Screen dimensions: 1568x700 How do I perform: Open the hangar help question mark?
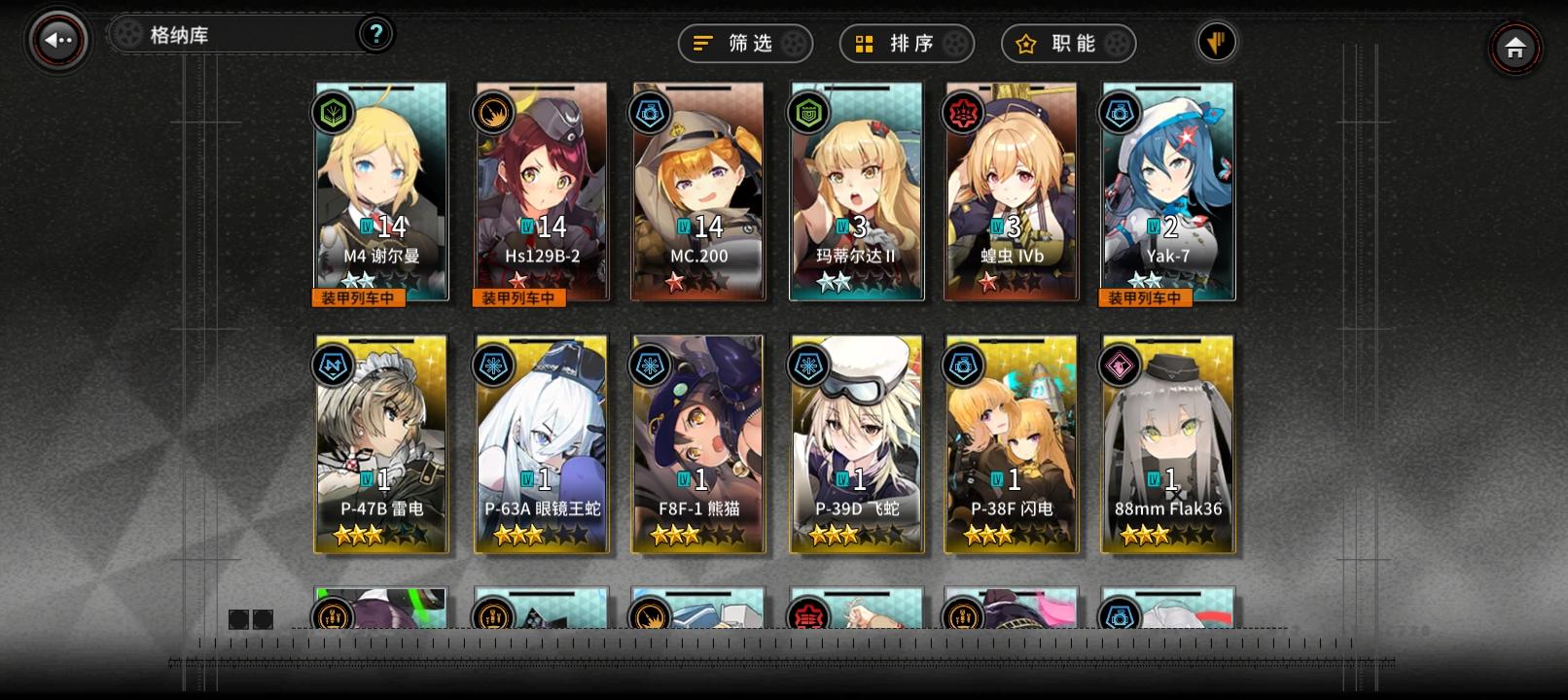tap(376, 33)
